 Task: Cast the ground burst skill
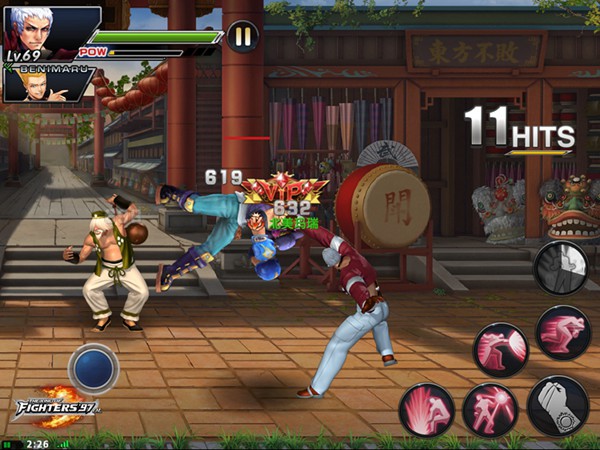(428, 409)
